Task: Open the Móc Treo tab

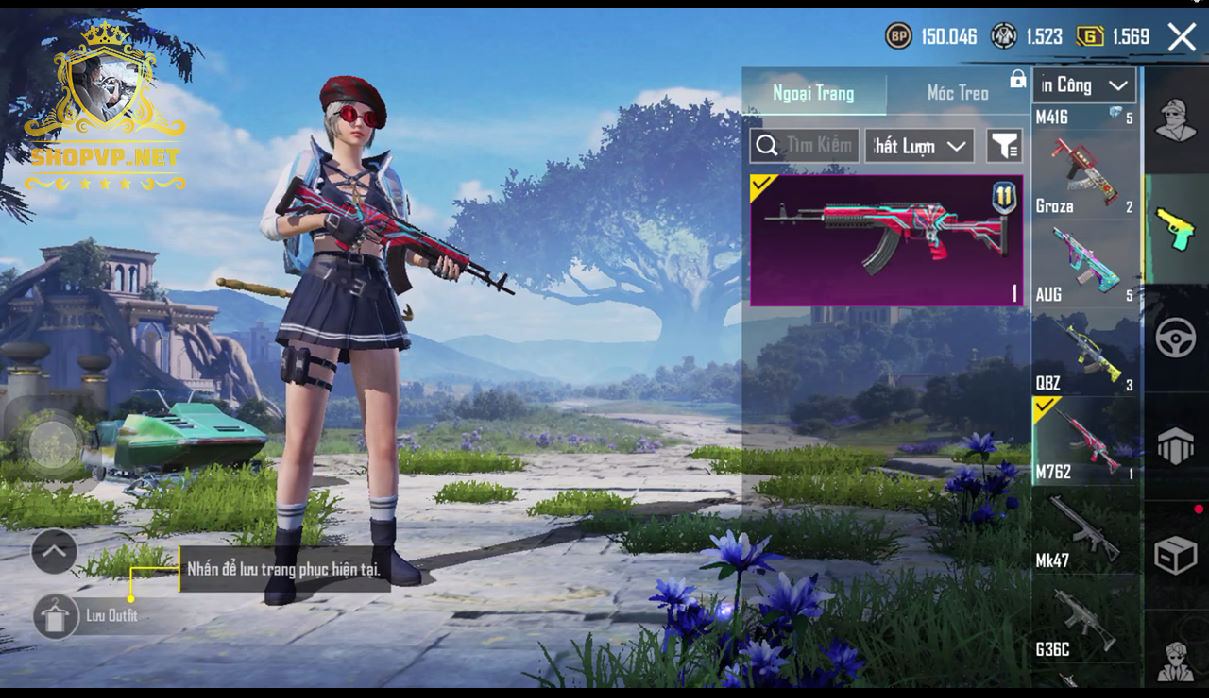Action: tap(957, 94)
